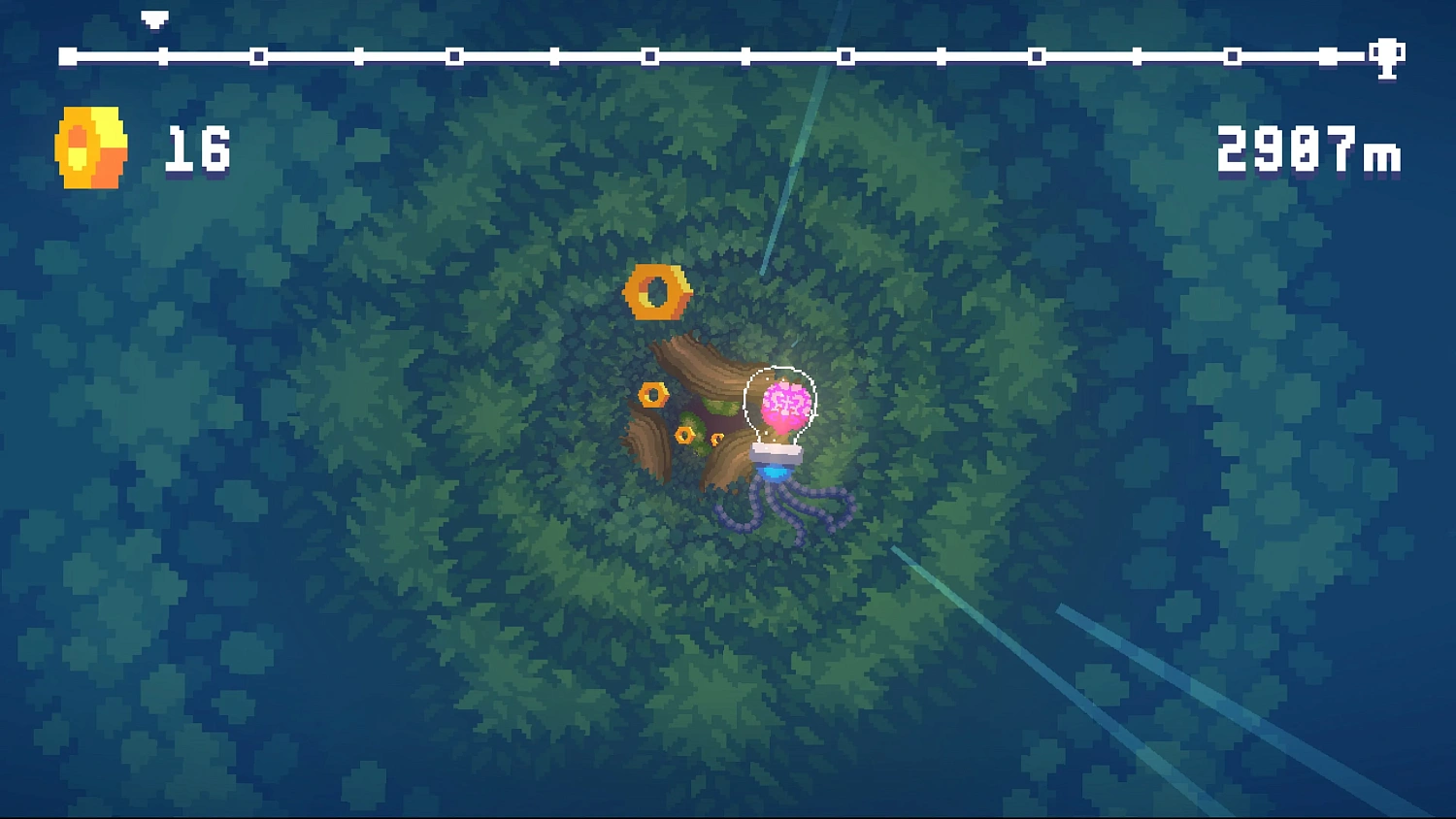1456x819 pixels.
Task: Select the tiny nut beside the green bush
Action: point(715,439)
